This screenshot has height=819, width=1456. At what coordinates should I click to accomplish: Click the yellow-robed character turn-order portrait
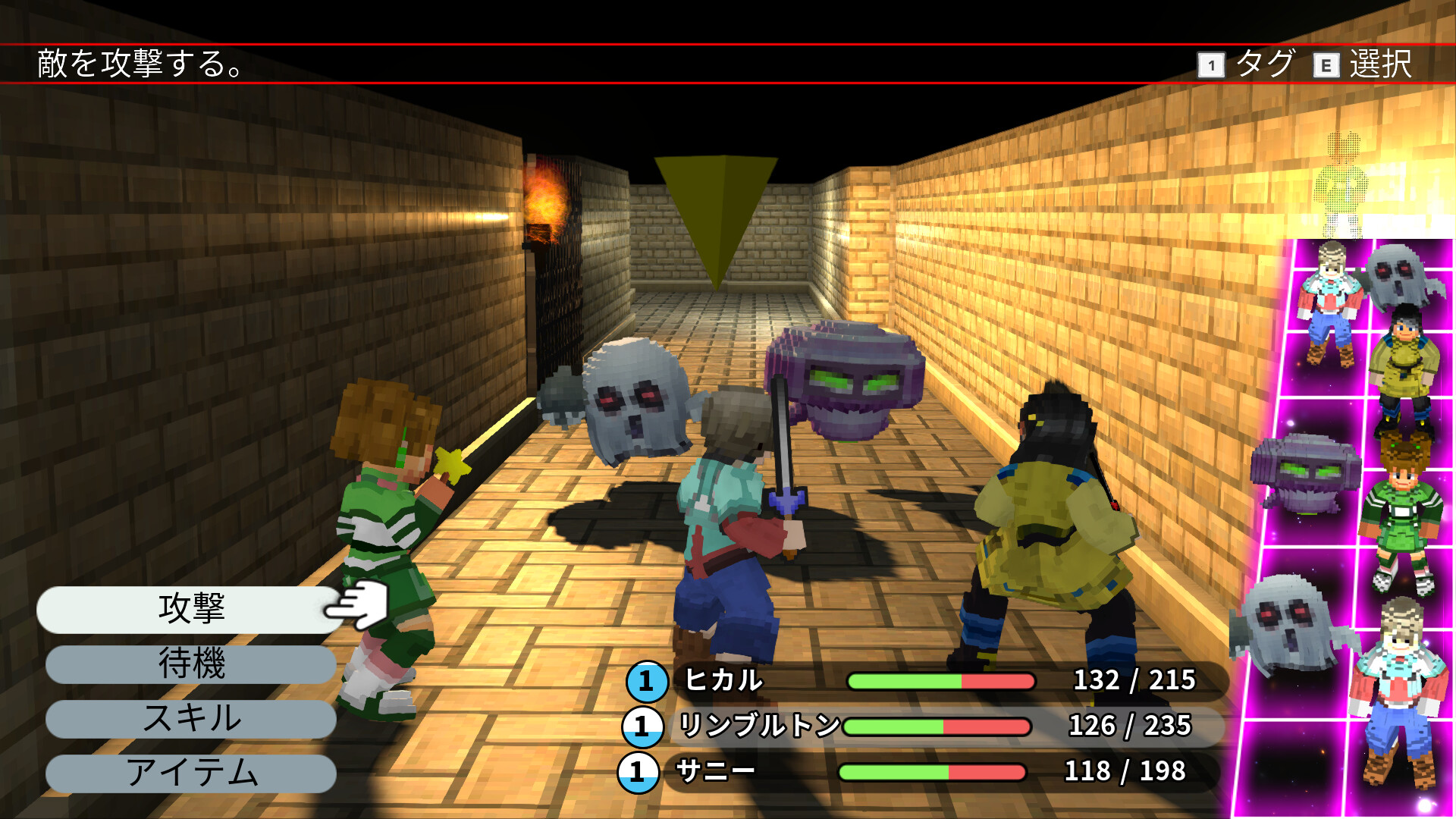1404,364
